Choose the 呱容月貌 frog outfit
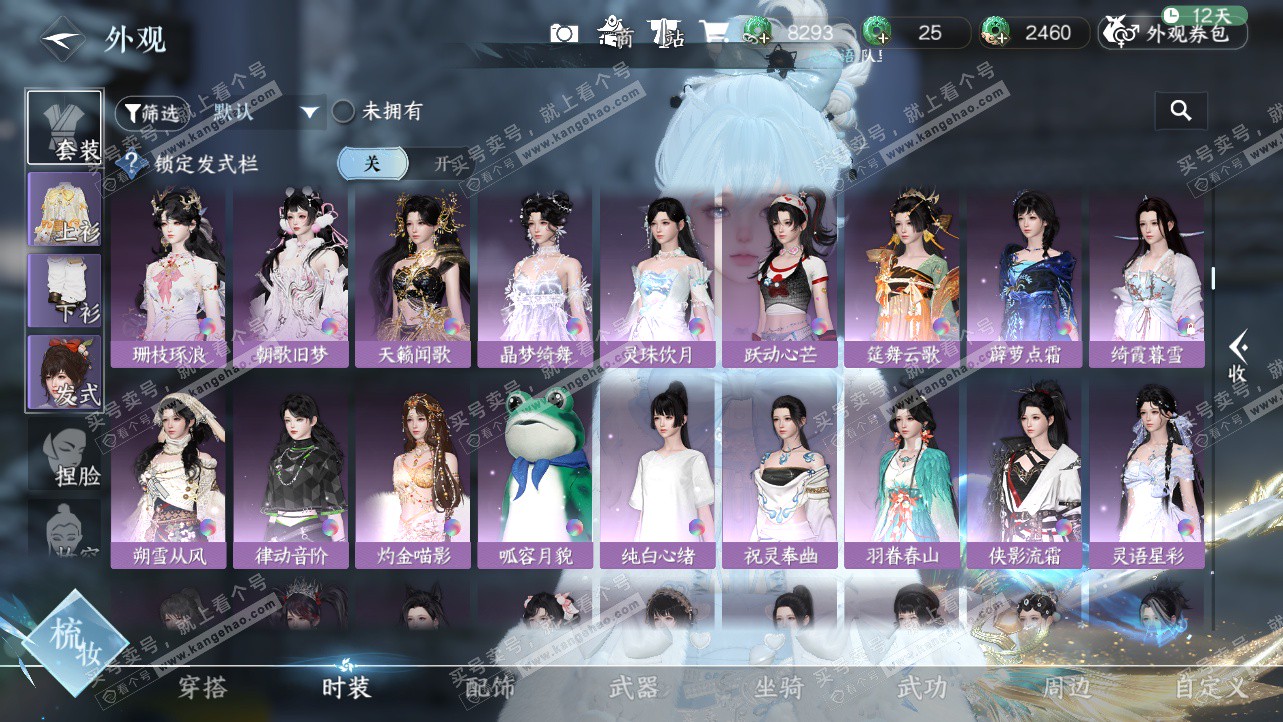Image resolution: width=1283 pixels, height=722 pixels. [x=537, y=477]
